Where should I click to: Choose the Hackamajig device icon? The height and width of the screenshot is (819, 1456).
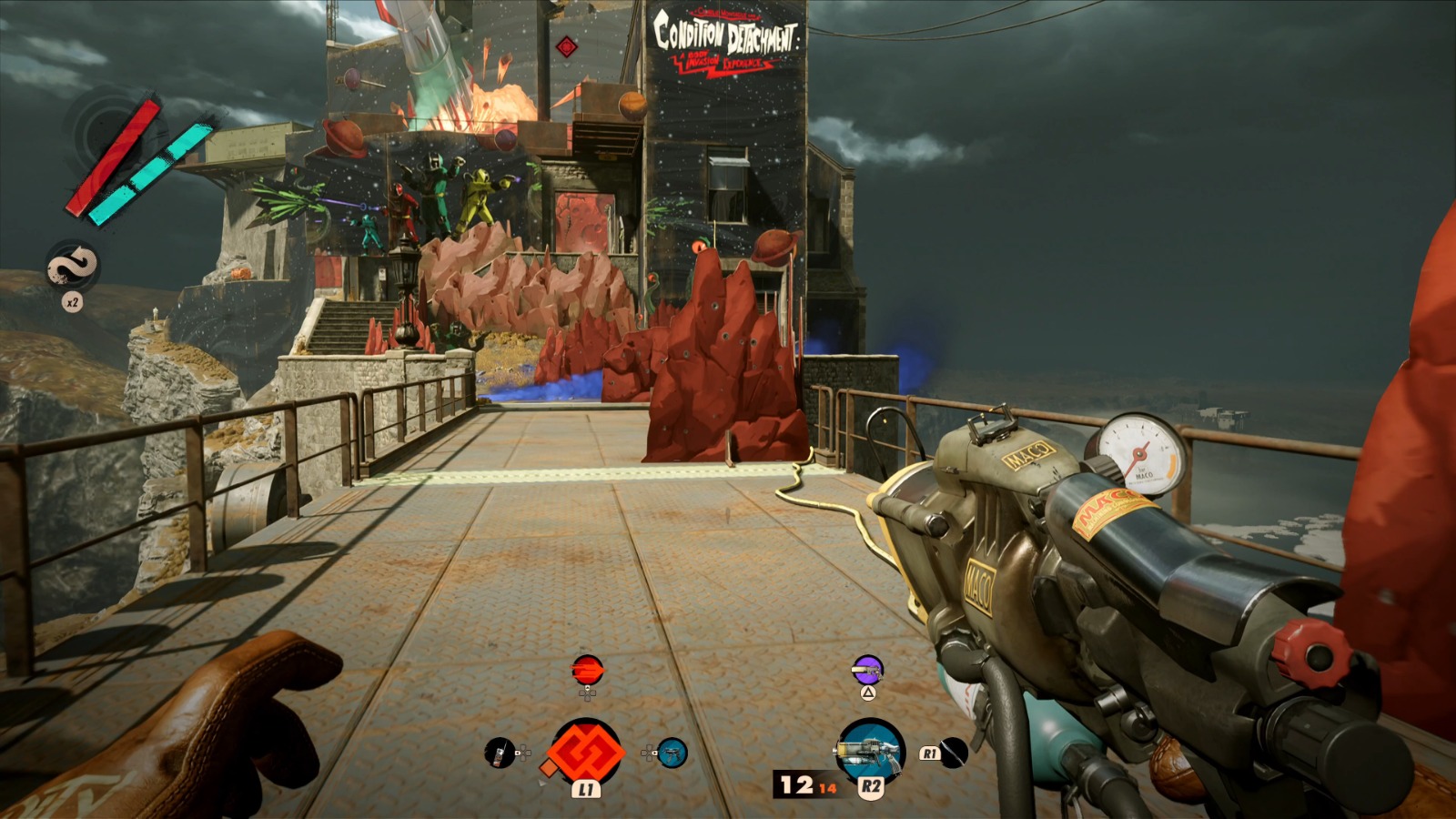click(499, 753)
